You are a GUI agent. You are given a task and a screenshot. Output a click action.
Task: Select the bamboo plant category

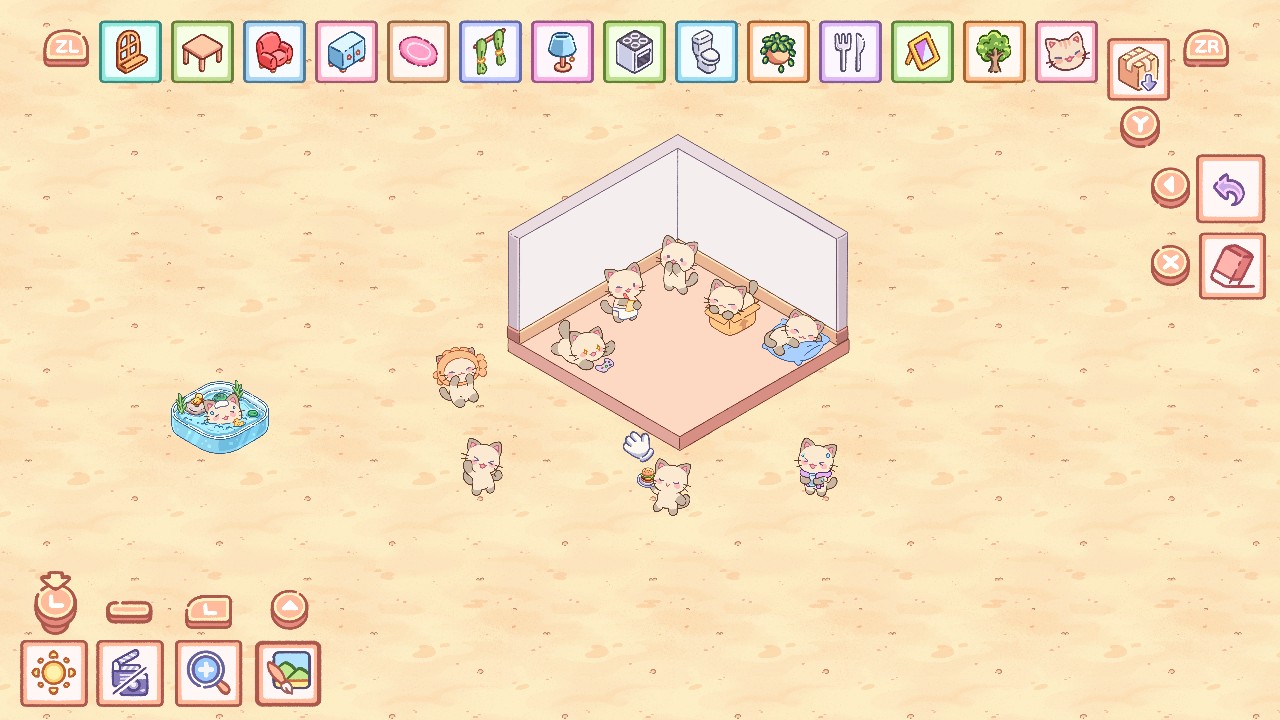click(490, 52)
